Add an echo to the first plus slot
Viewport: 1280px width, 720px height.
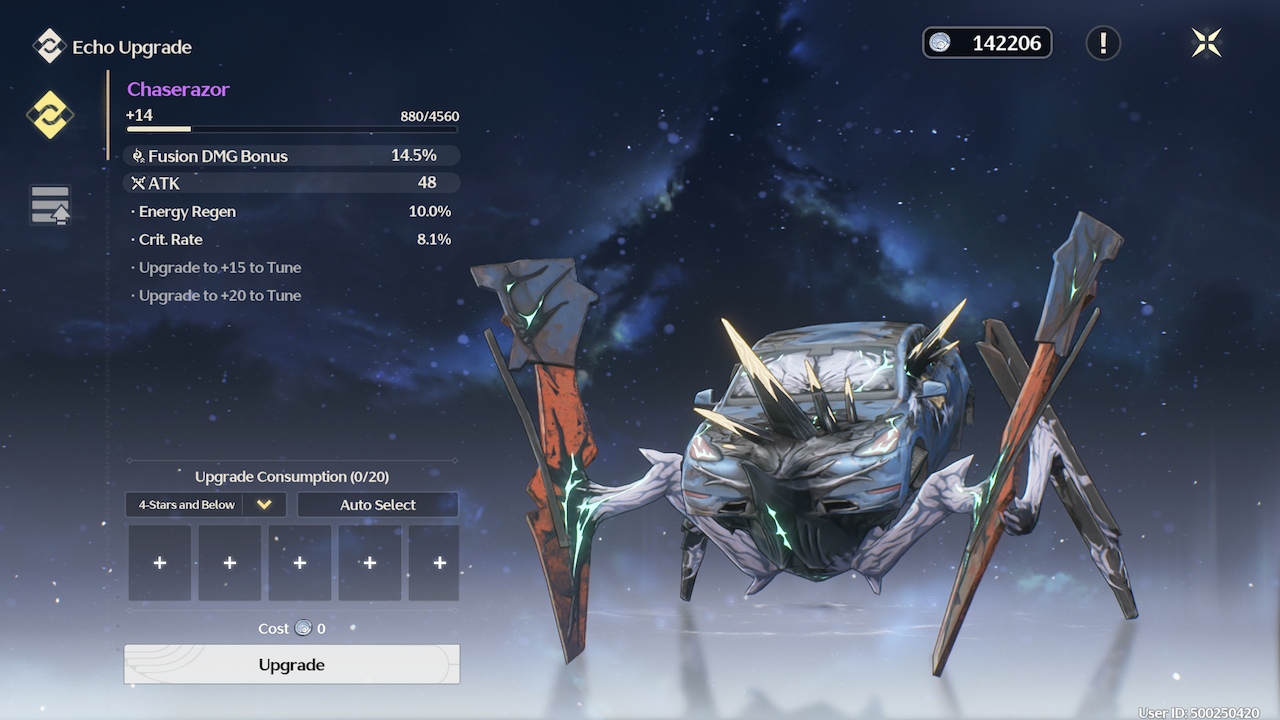[159, 562]
